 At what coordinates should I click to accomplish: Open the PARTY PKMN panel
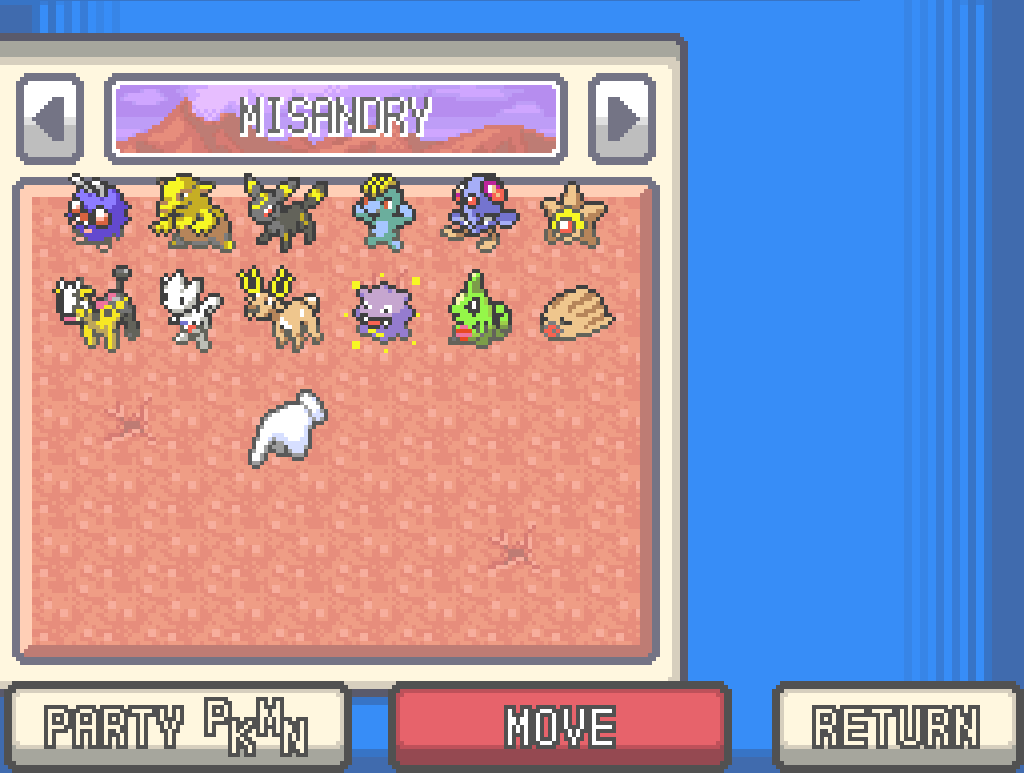[x=175, y=727]
